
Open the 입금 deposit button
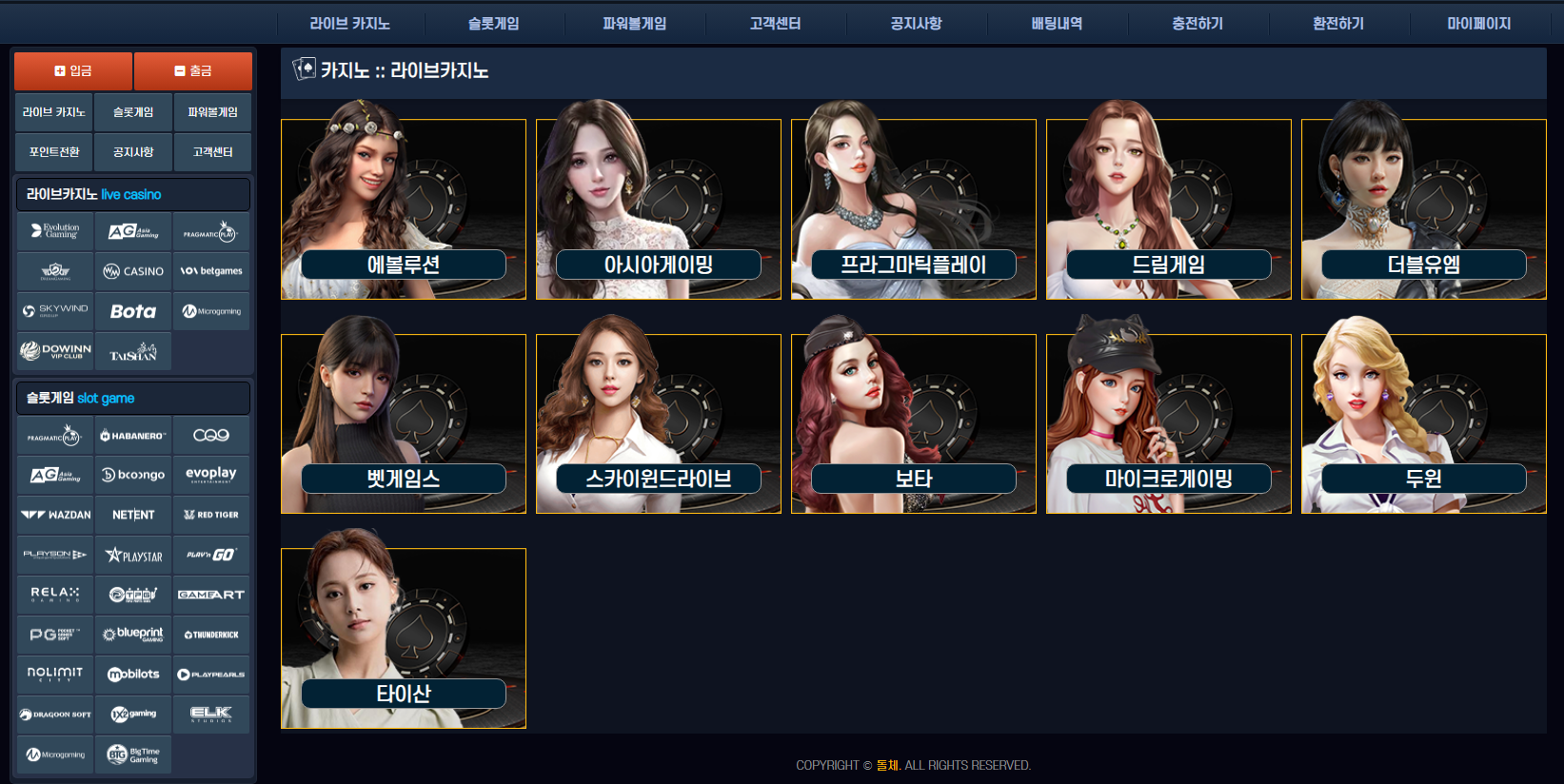point(73,71)
